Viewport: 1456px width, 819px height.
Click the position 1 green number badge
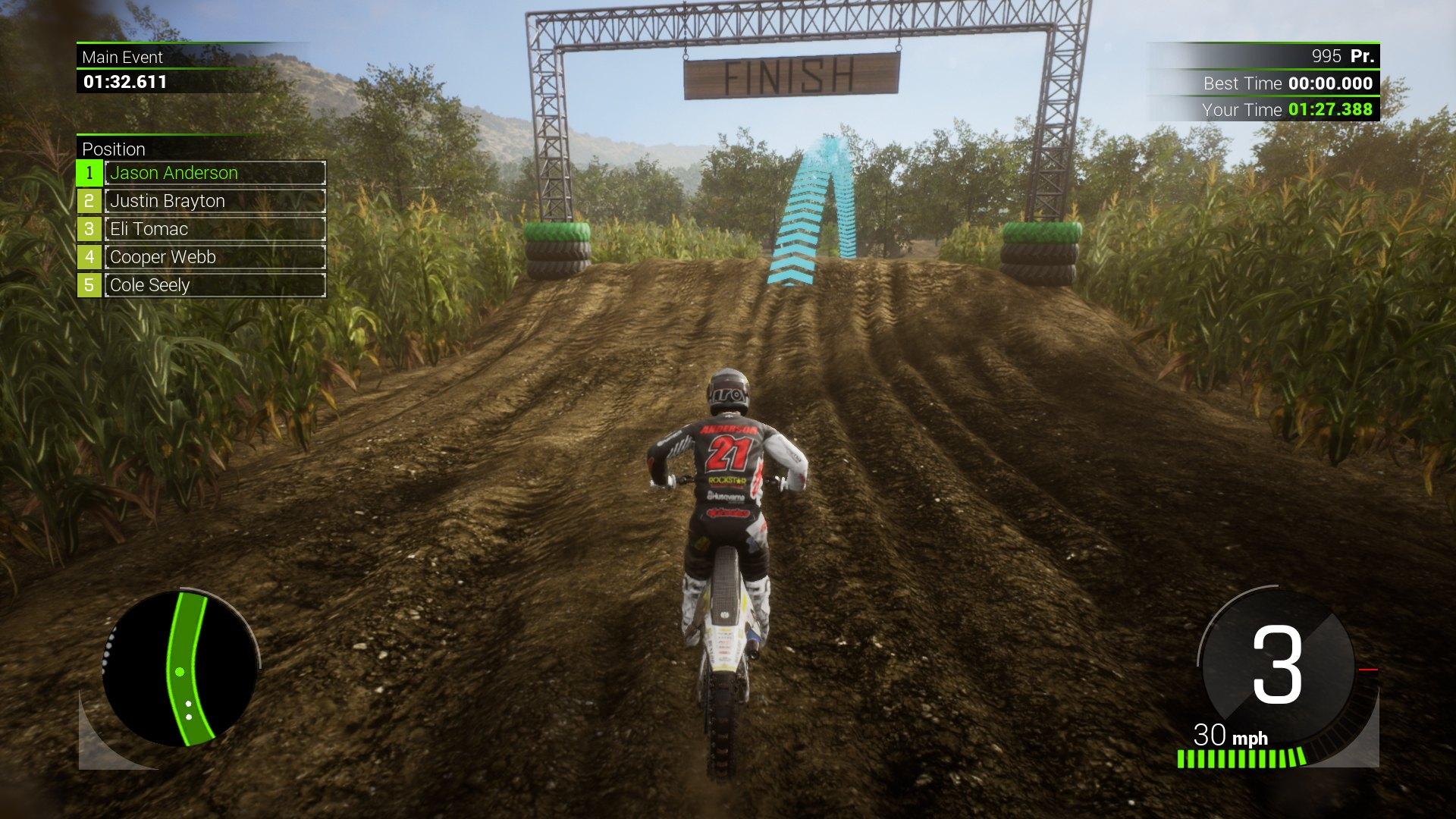pyautogui.click(x=89, y=173)
